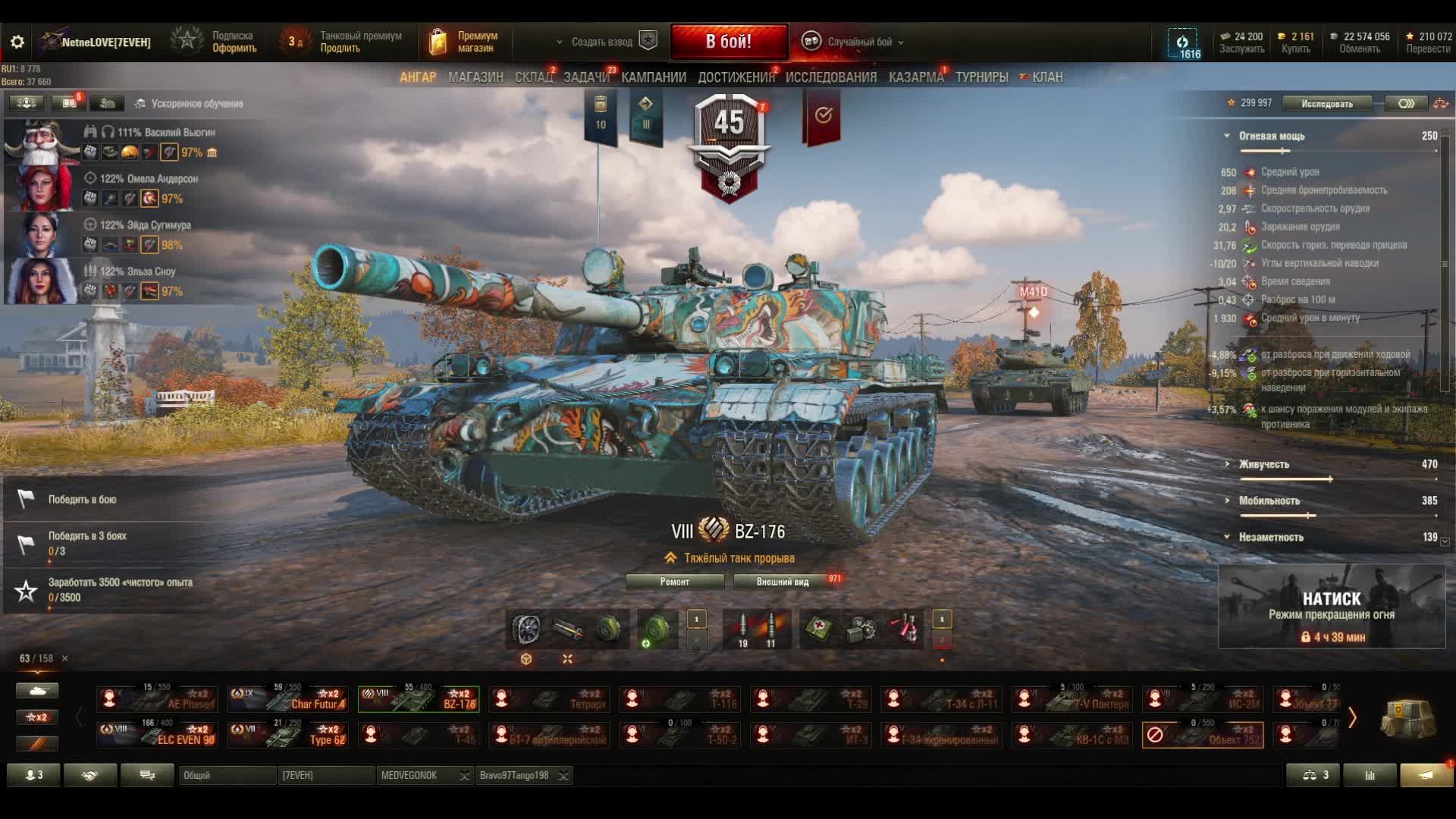Start battle with the В бой! button
The image size is (1456, 819).
(x=728, y=42)
